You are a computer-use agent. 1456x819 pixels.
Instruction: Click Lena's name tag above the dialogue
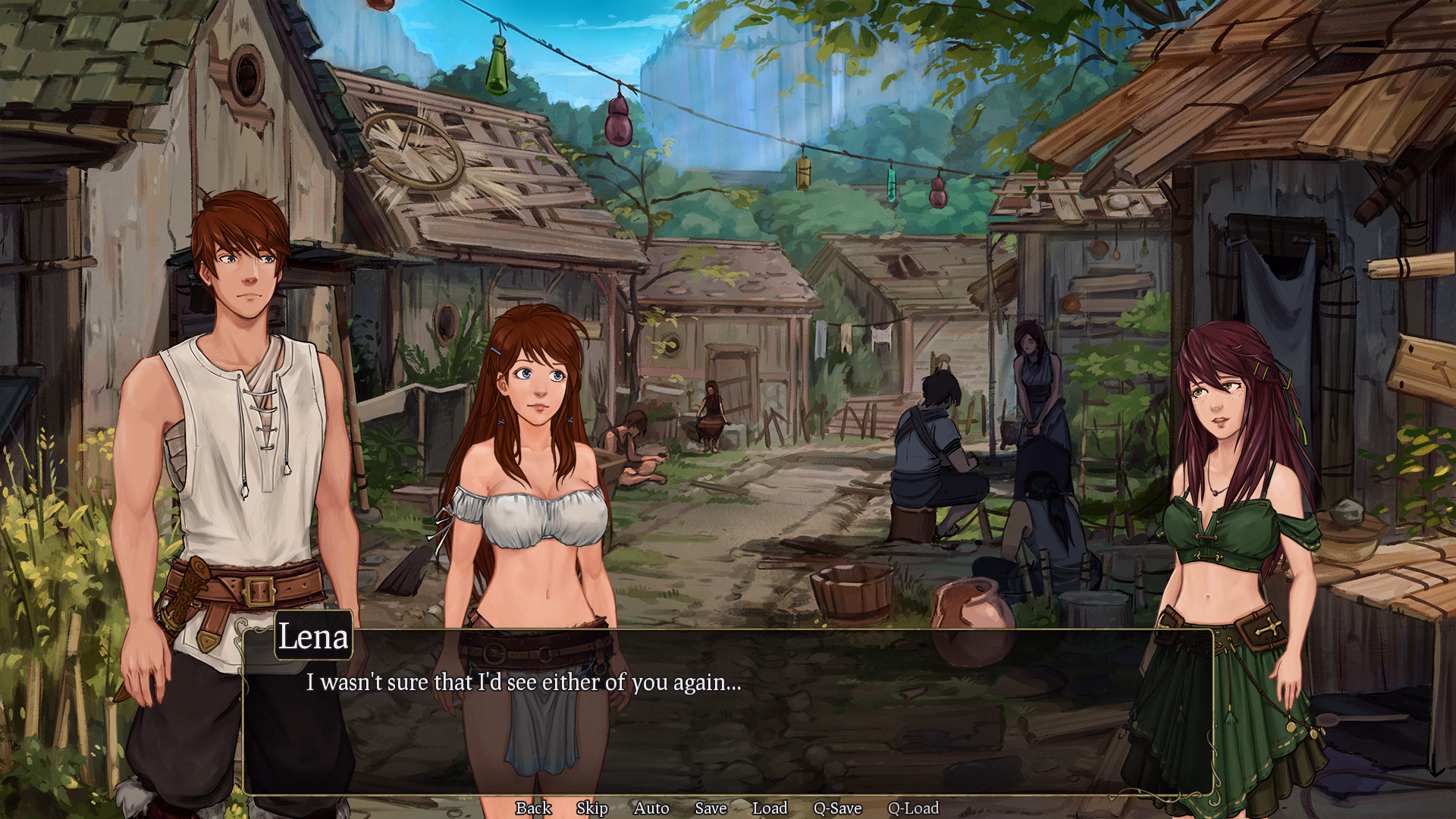pyautogui.click(x=313, y=638)
